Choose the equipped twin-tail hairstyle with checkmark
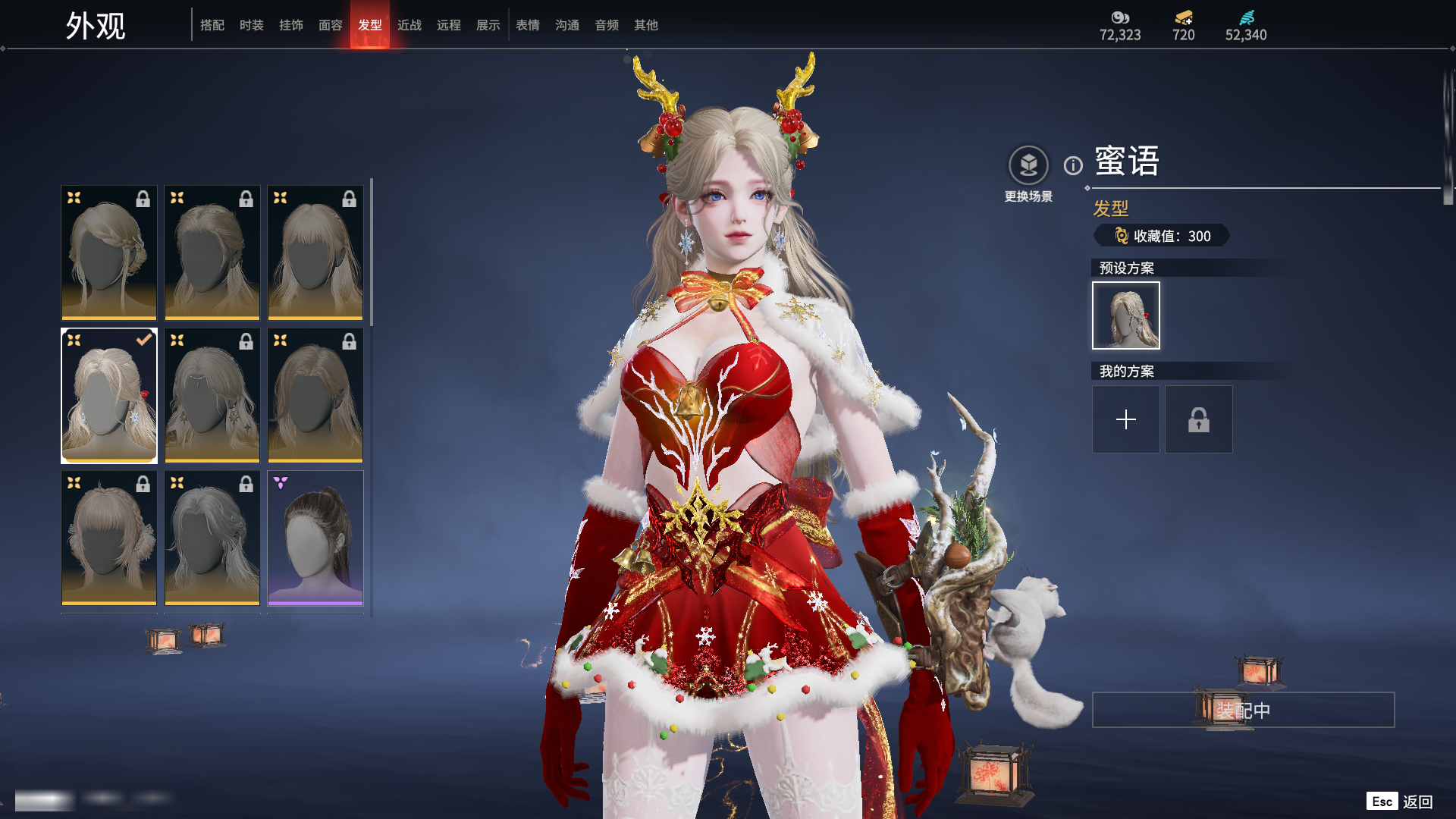 click(109, 395)
